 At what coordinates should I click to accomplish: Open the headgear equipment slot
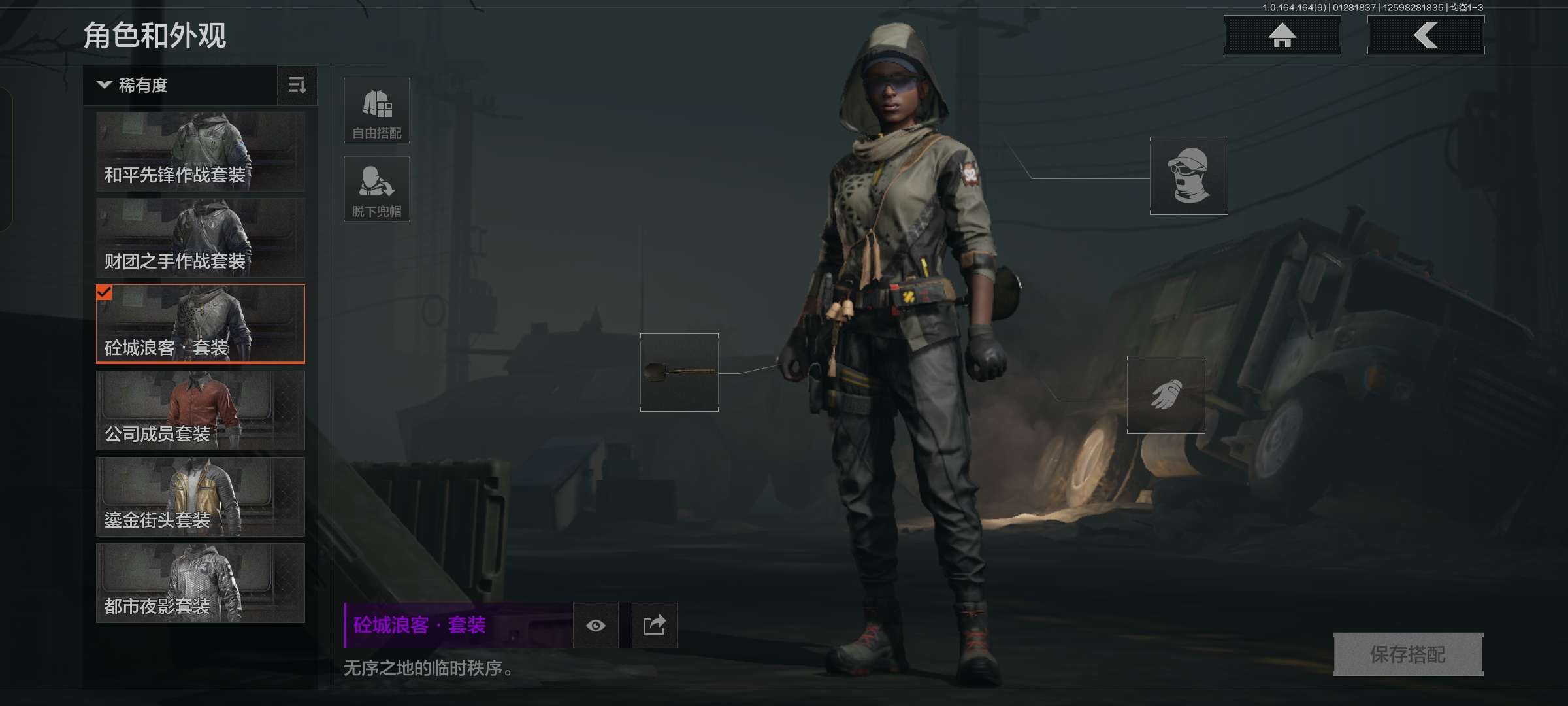1188,176
